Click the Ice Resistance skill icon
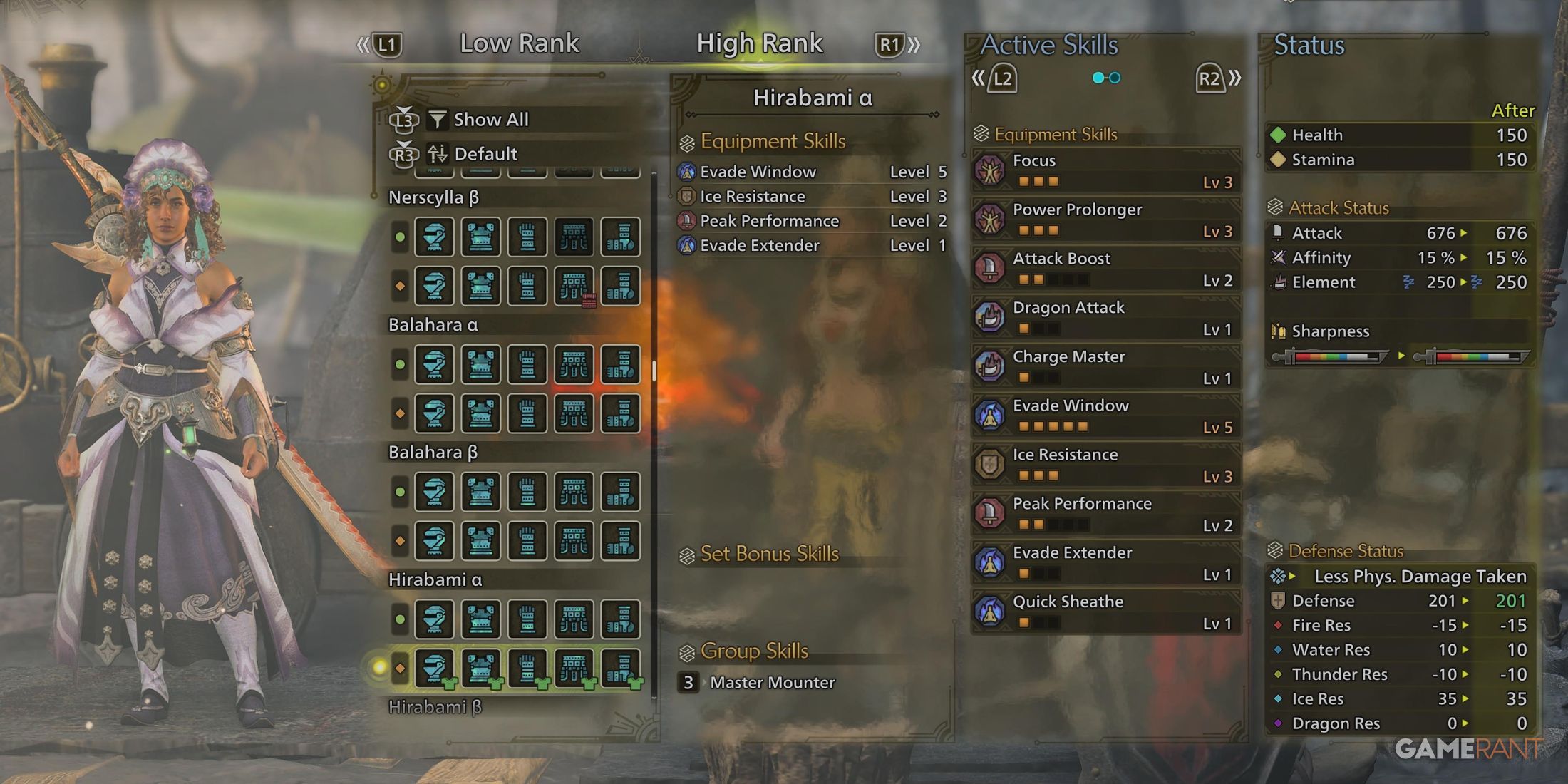Screen dimensions: 1568x784 pyautogui.click(x=990, y=465)
